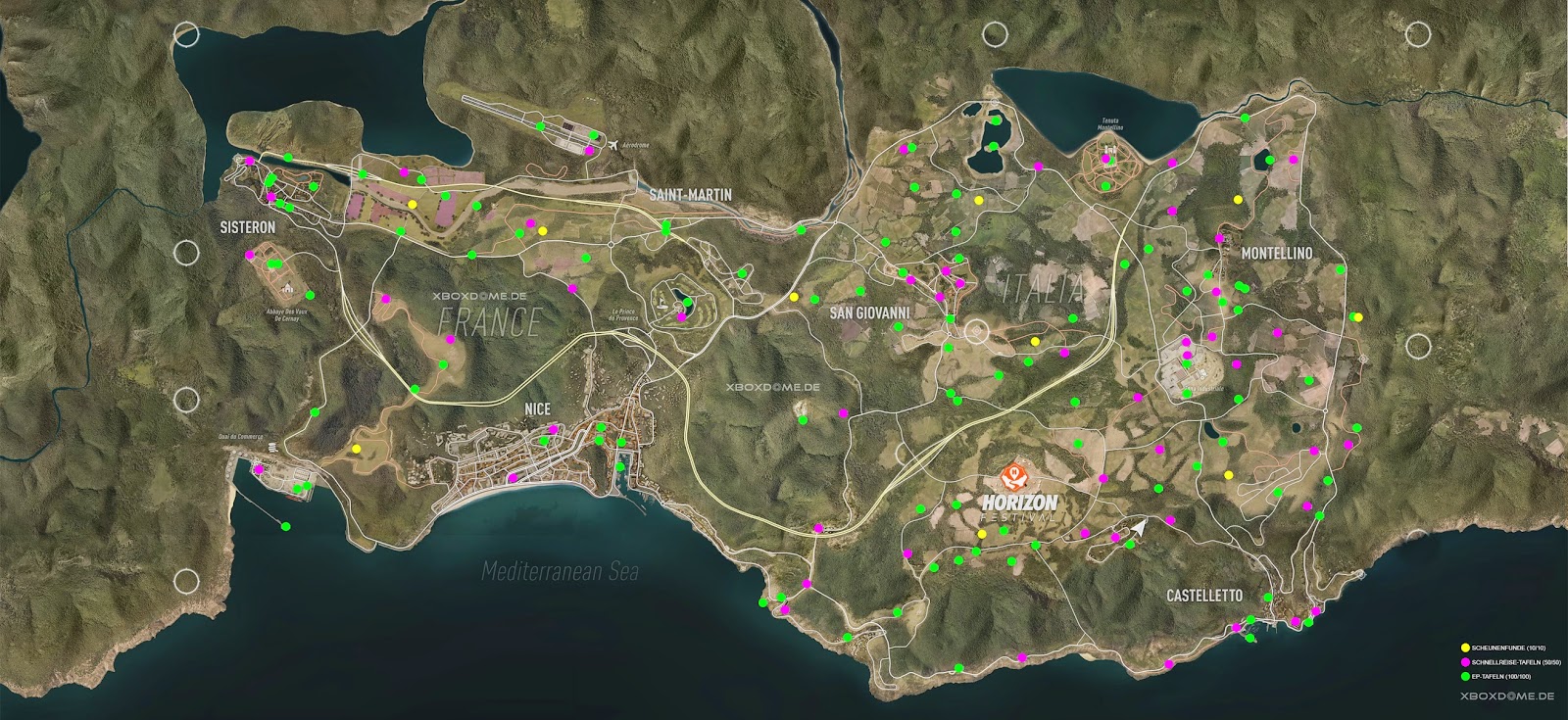Click the EP-TAFELN (100/100) legend text
Viewport: 1568px width, 720px height.
point(1500,676)
